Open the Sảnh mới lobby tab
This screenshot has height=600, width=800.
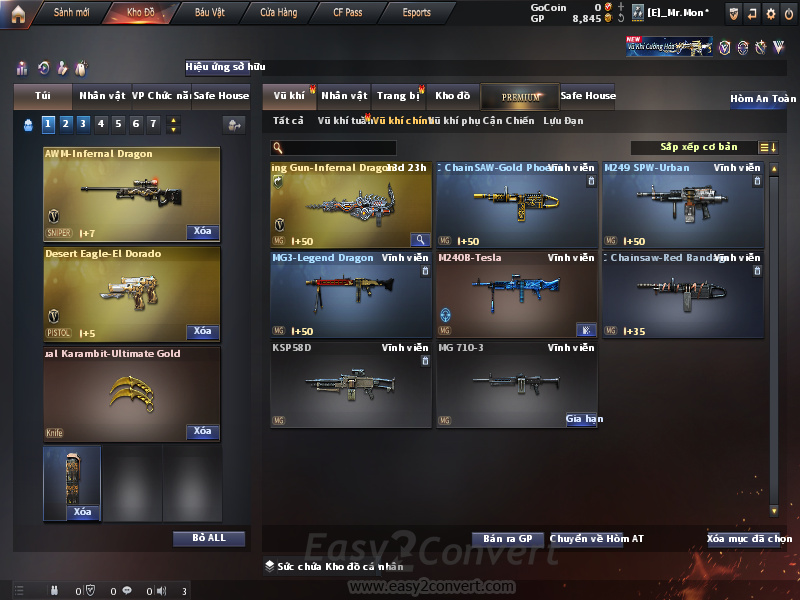pyautogui.click(x=70, y=13)
